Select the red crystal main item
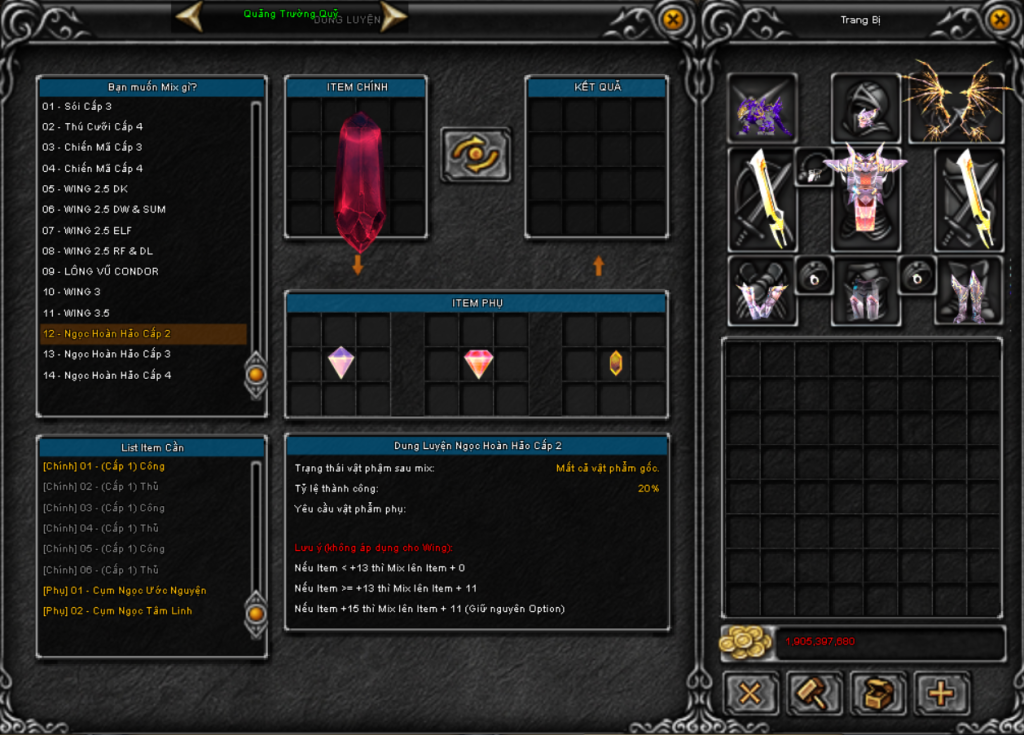The width and height of the screenshot is (1024, 735). (x=359, y=180)
